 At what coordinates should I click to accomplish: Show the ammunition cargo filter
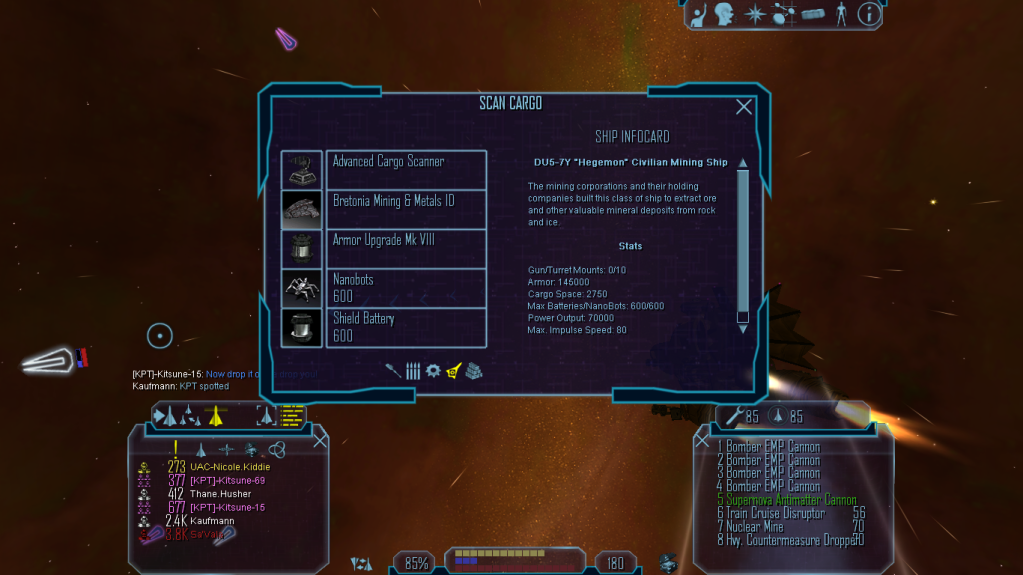(x=413, y=370)
